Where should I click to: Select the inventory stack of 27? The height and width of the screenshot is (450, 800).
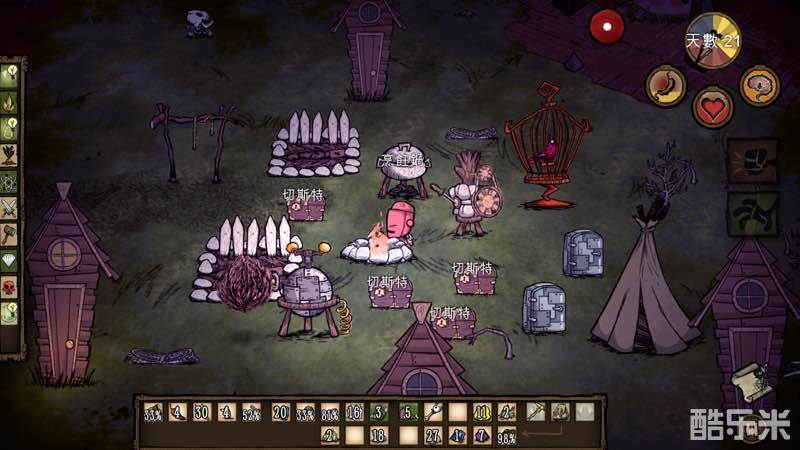(x=432, y=435)
